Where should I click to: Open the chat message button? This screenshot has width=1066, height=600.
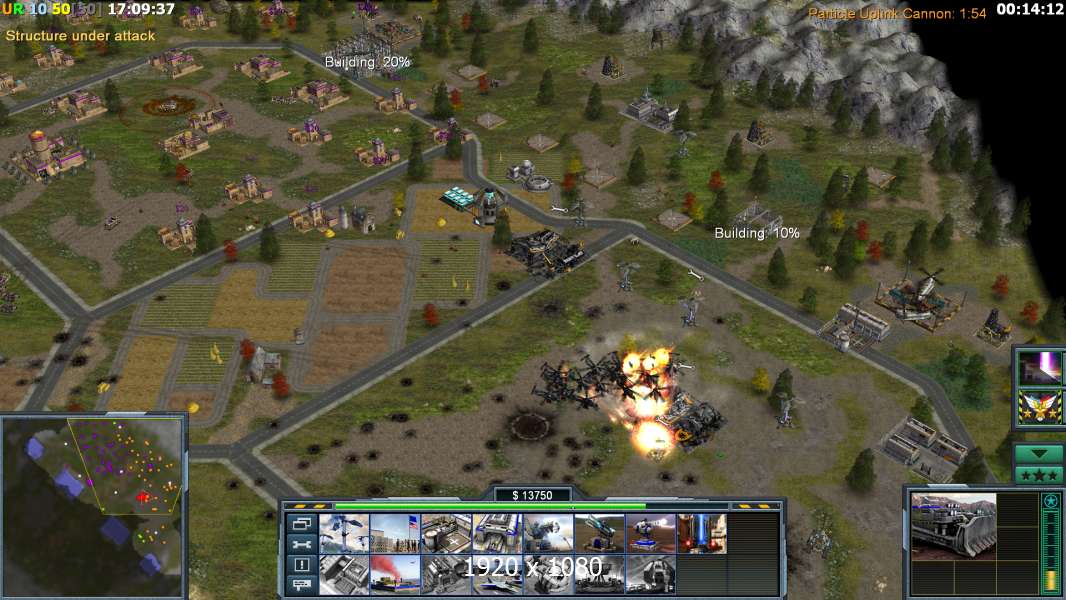pos(301,584)
